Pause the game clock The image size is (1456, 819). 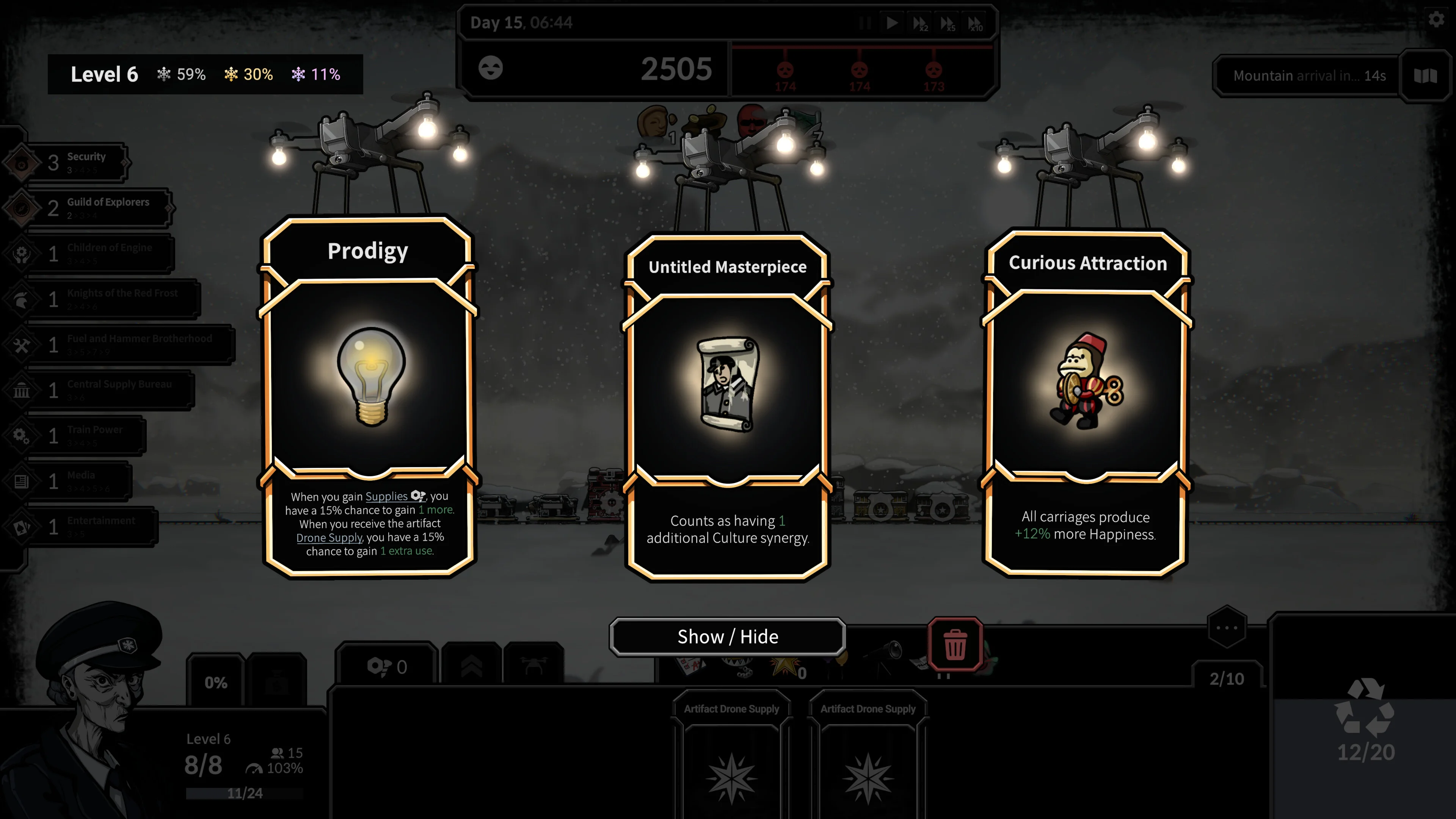pos(865,23)
